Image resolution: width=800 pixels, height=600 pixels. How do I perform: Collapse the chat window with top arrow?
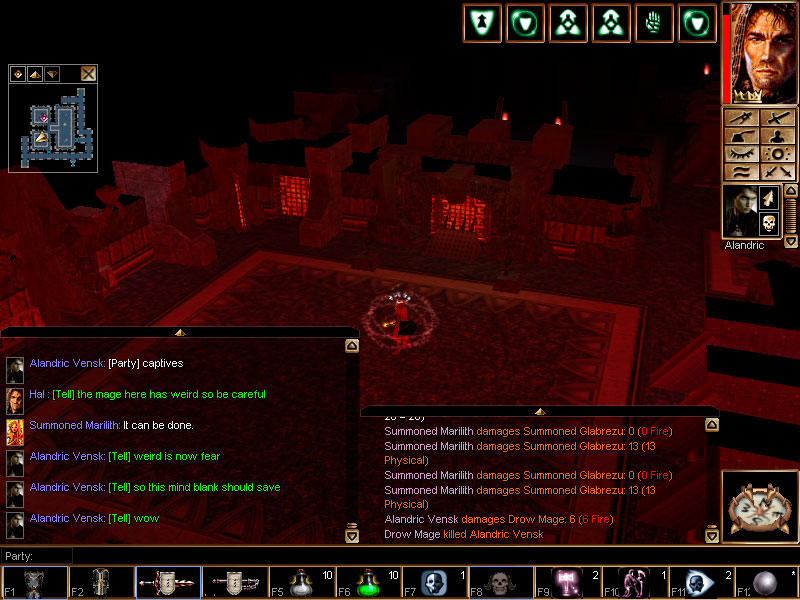coord(180,332)
